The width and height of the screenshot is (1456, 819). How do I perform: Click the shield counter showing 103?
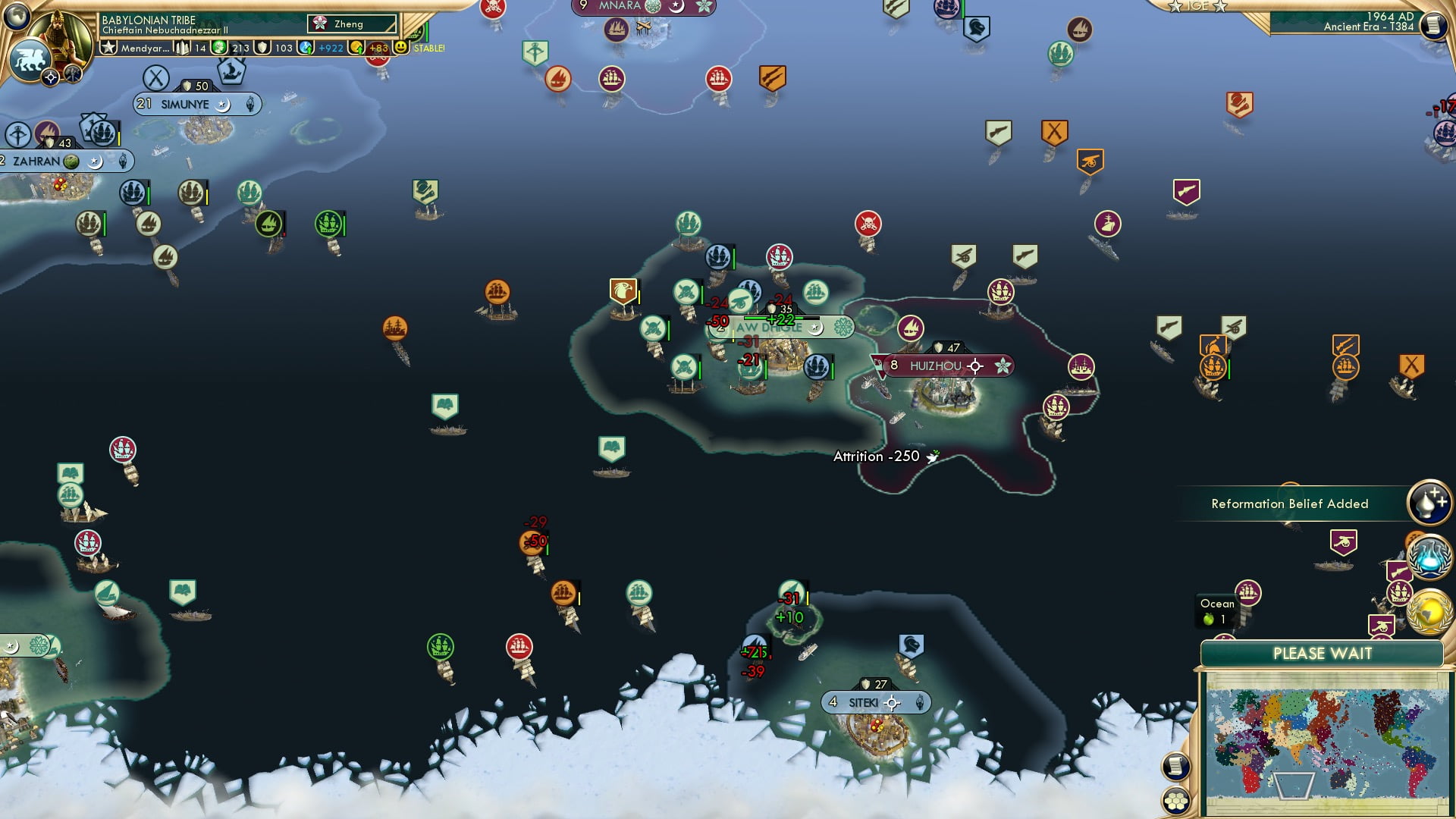[263, 47]
